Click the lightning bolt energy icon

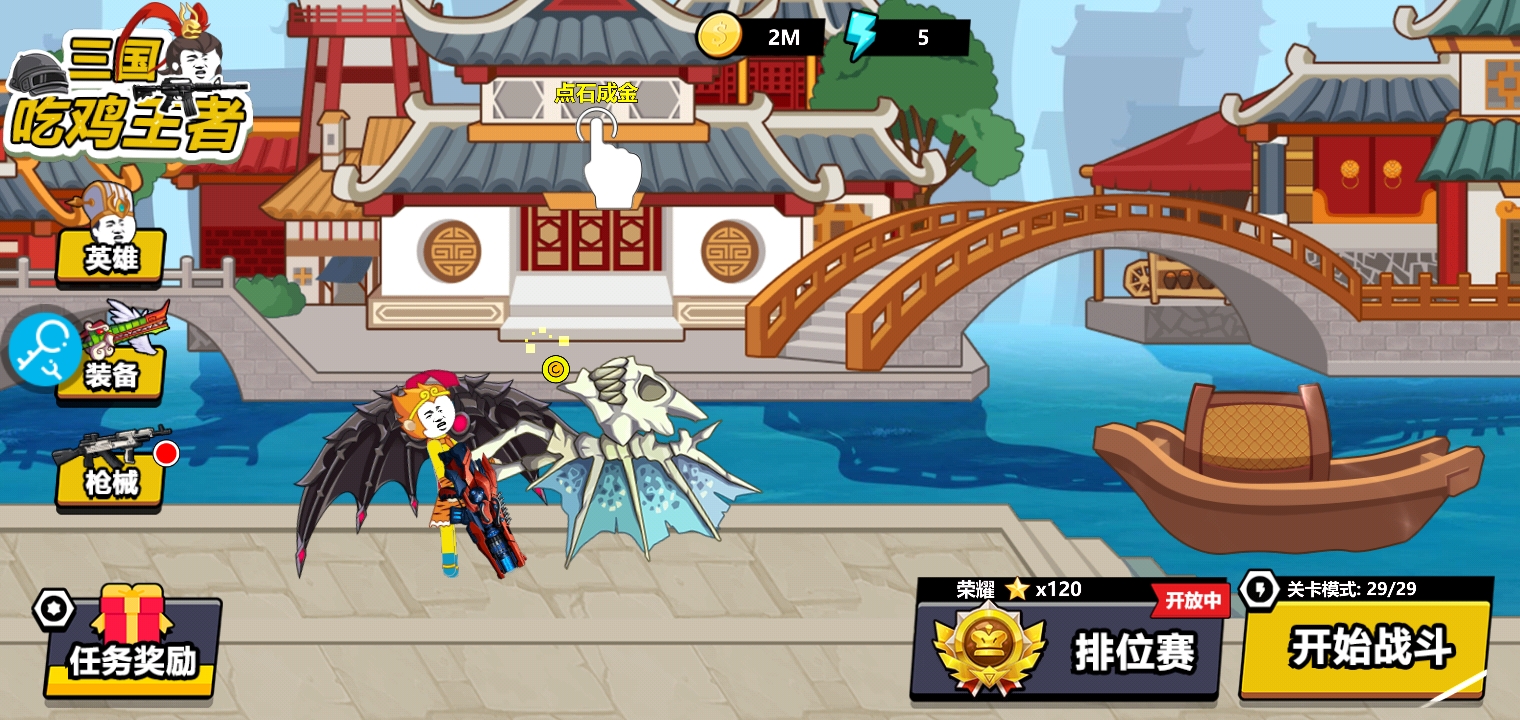pos(859,37)
